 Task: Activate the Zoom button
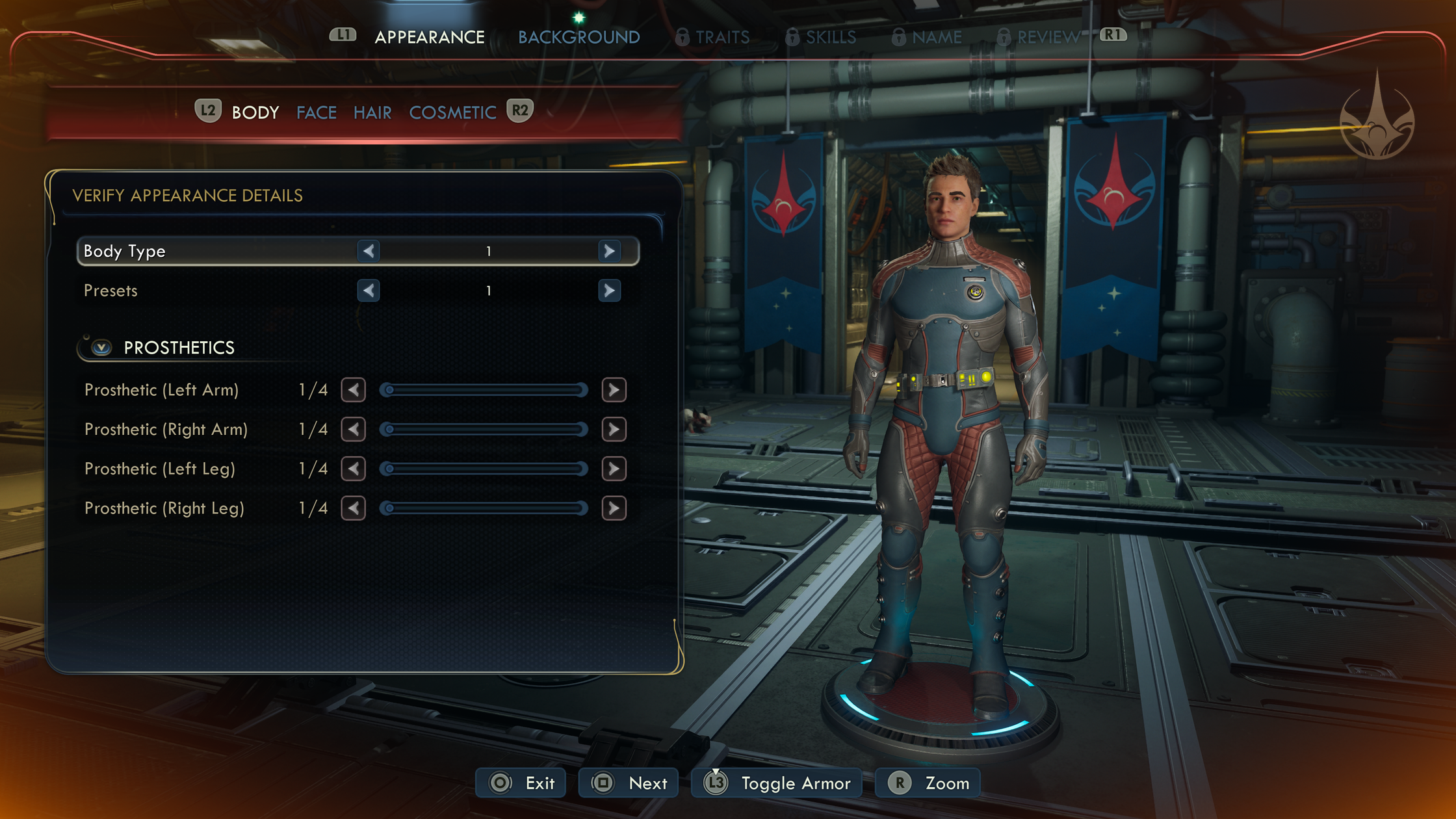928,783
